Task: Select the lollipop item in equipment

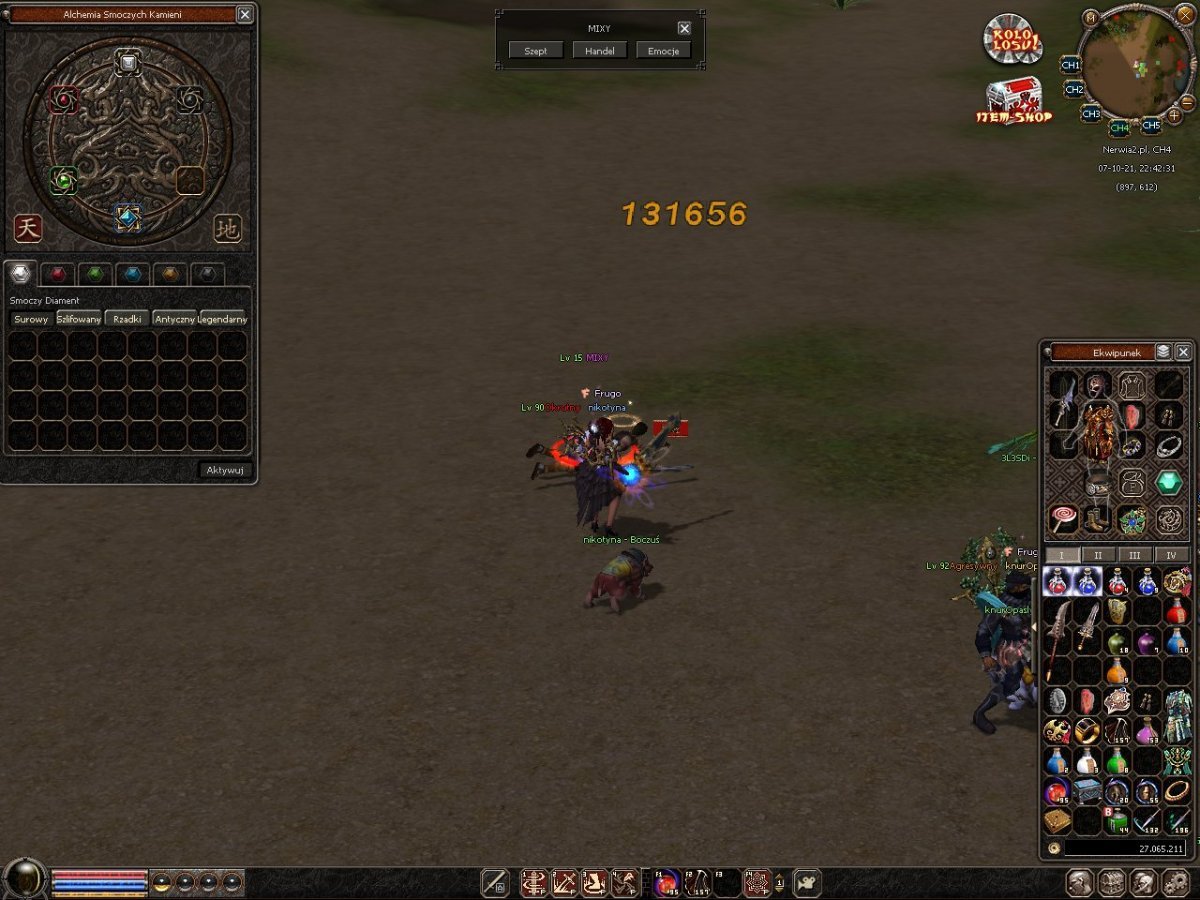Action: tap(1062, 519)
